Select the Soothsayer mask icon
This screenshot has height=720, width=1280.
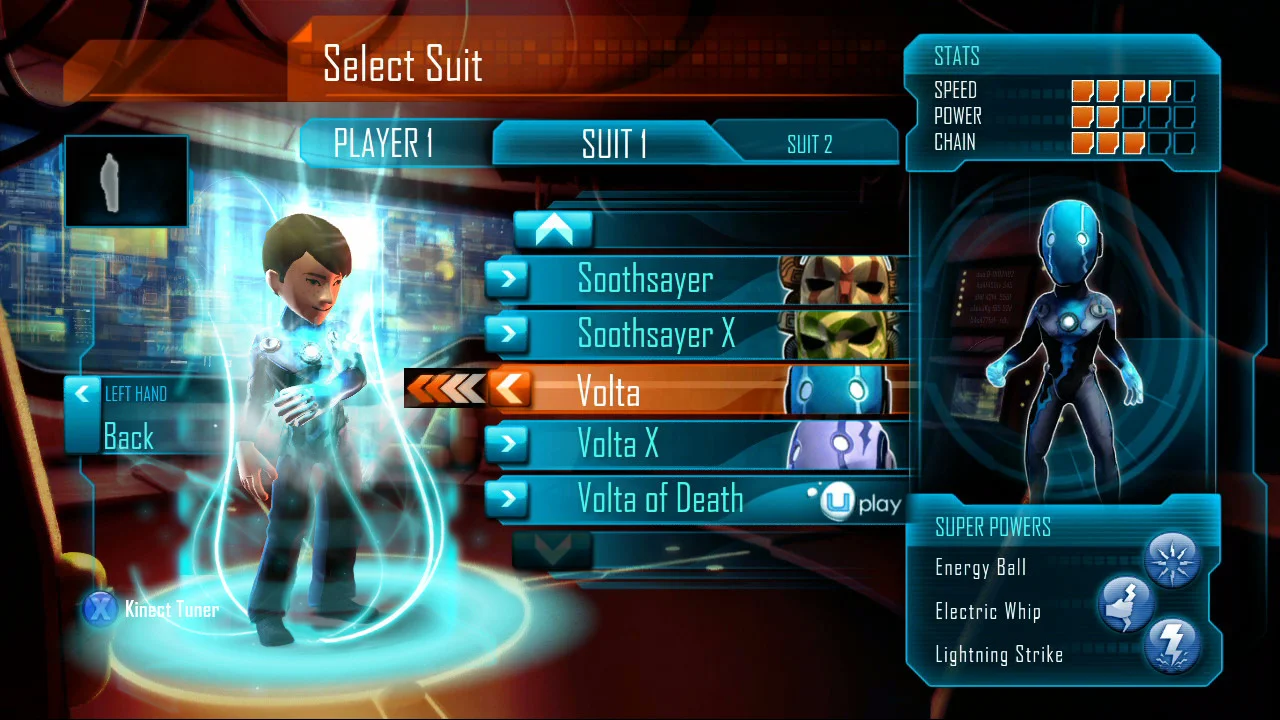point(840,279)
